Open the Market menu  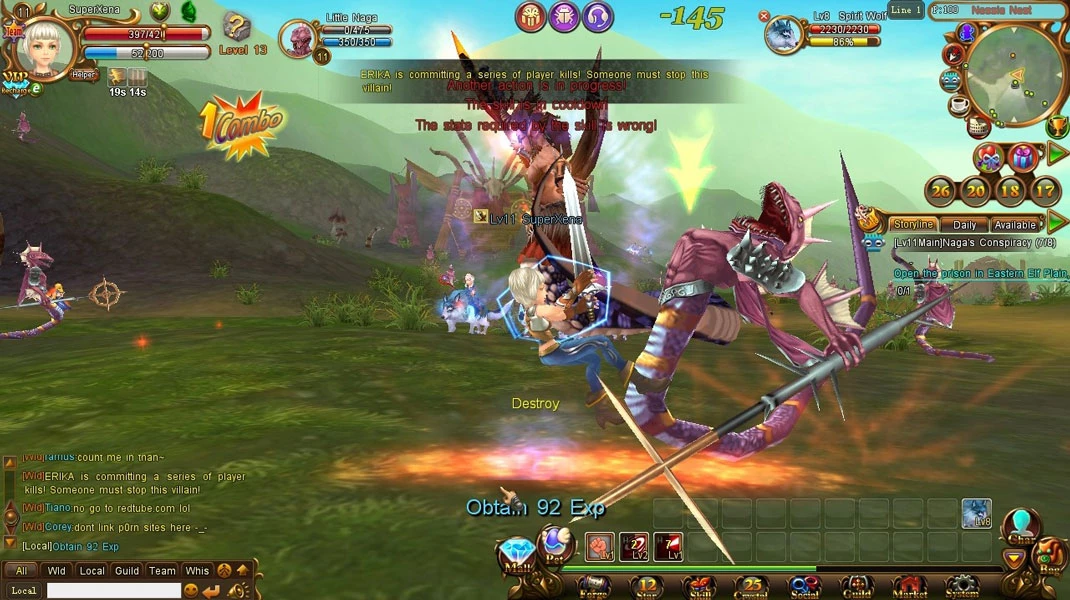pyautogui.click(x=909, y=585)
